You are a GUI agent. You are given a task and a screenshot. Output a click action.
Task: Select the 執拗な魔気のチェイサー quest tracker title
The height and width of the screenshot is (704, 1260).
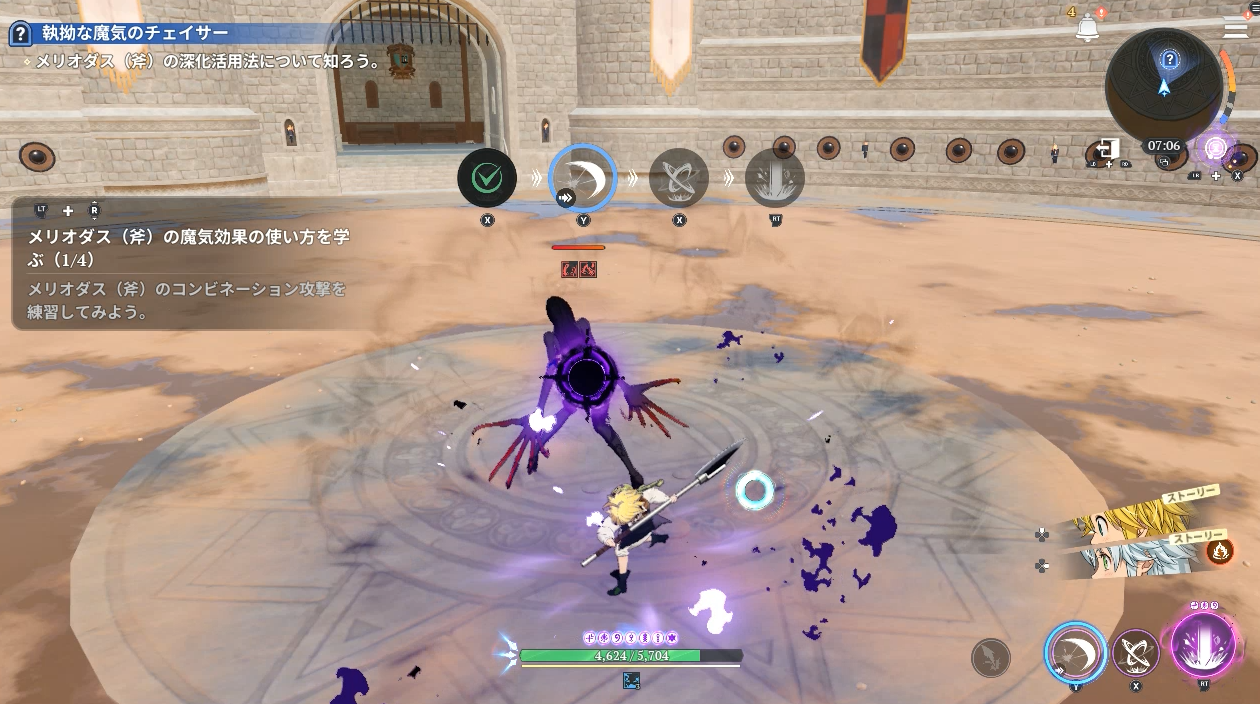(135, 34)
